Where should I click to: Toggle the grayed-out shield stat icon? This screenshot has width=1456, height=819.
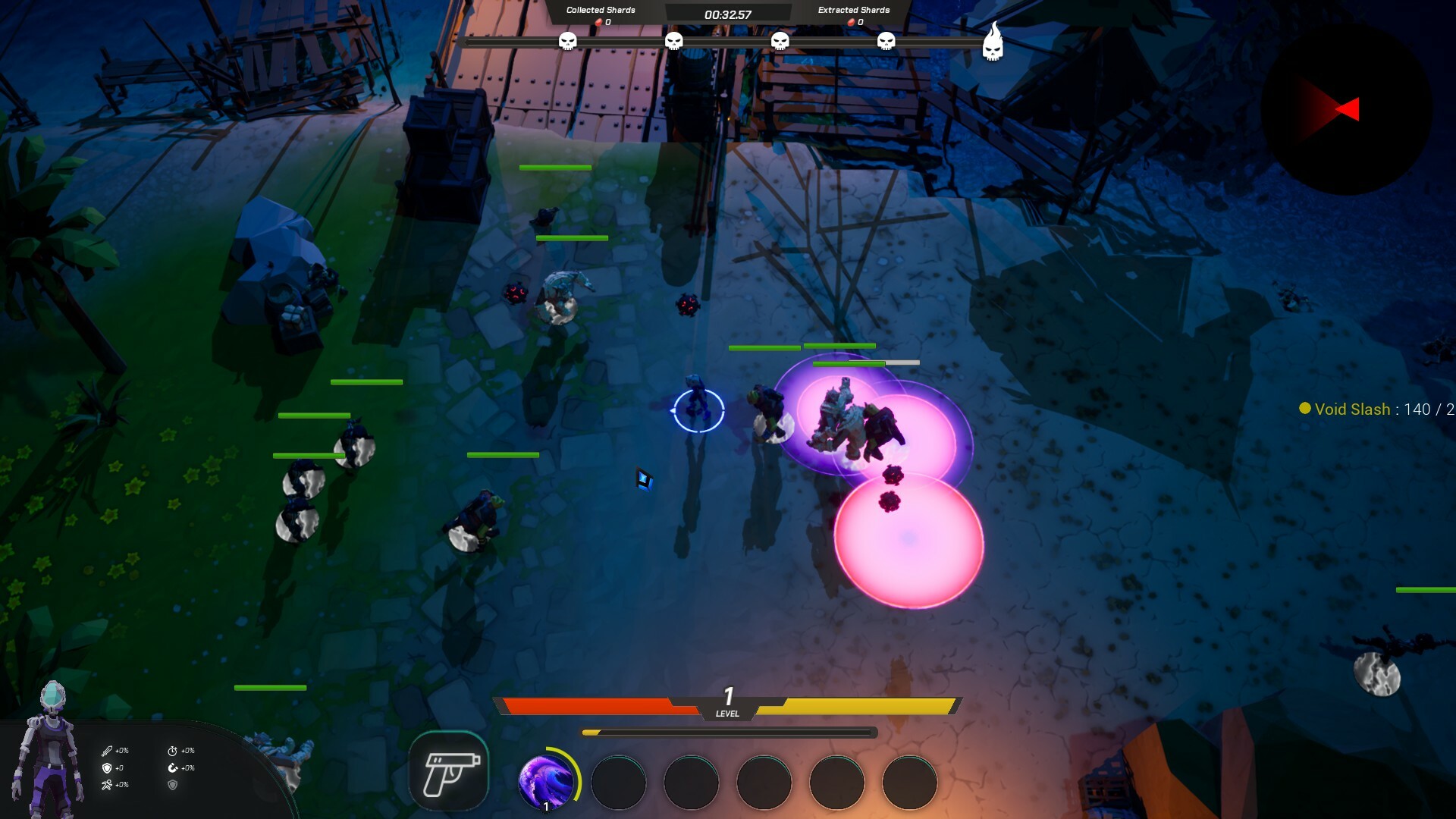pos(173,786)
